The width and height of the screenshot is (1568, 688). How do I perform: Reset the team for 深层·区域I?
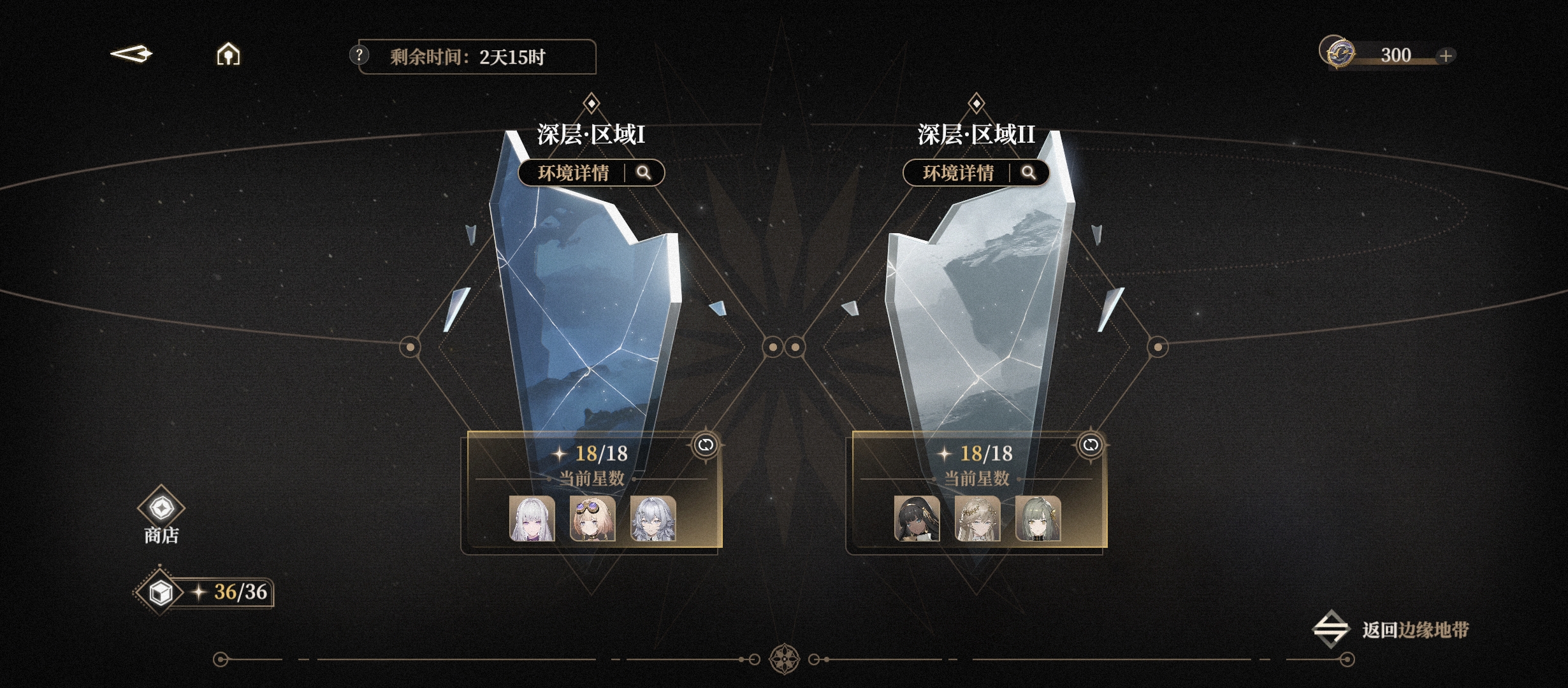[x=706, y=445]
